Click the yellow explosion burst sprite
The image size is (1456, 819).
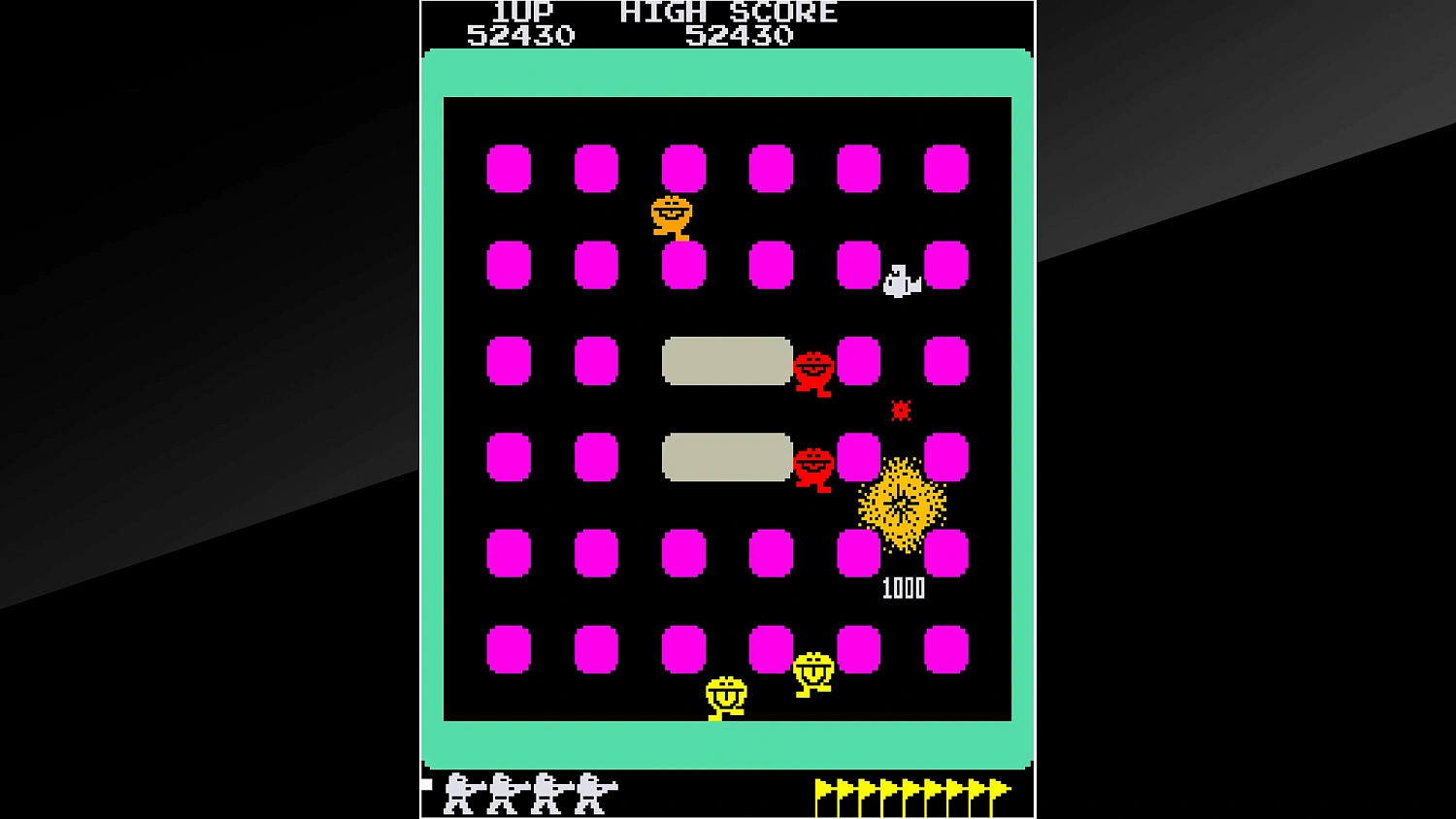(x=902, y=503)
